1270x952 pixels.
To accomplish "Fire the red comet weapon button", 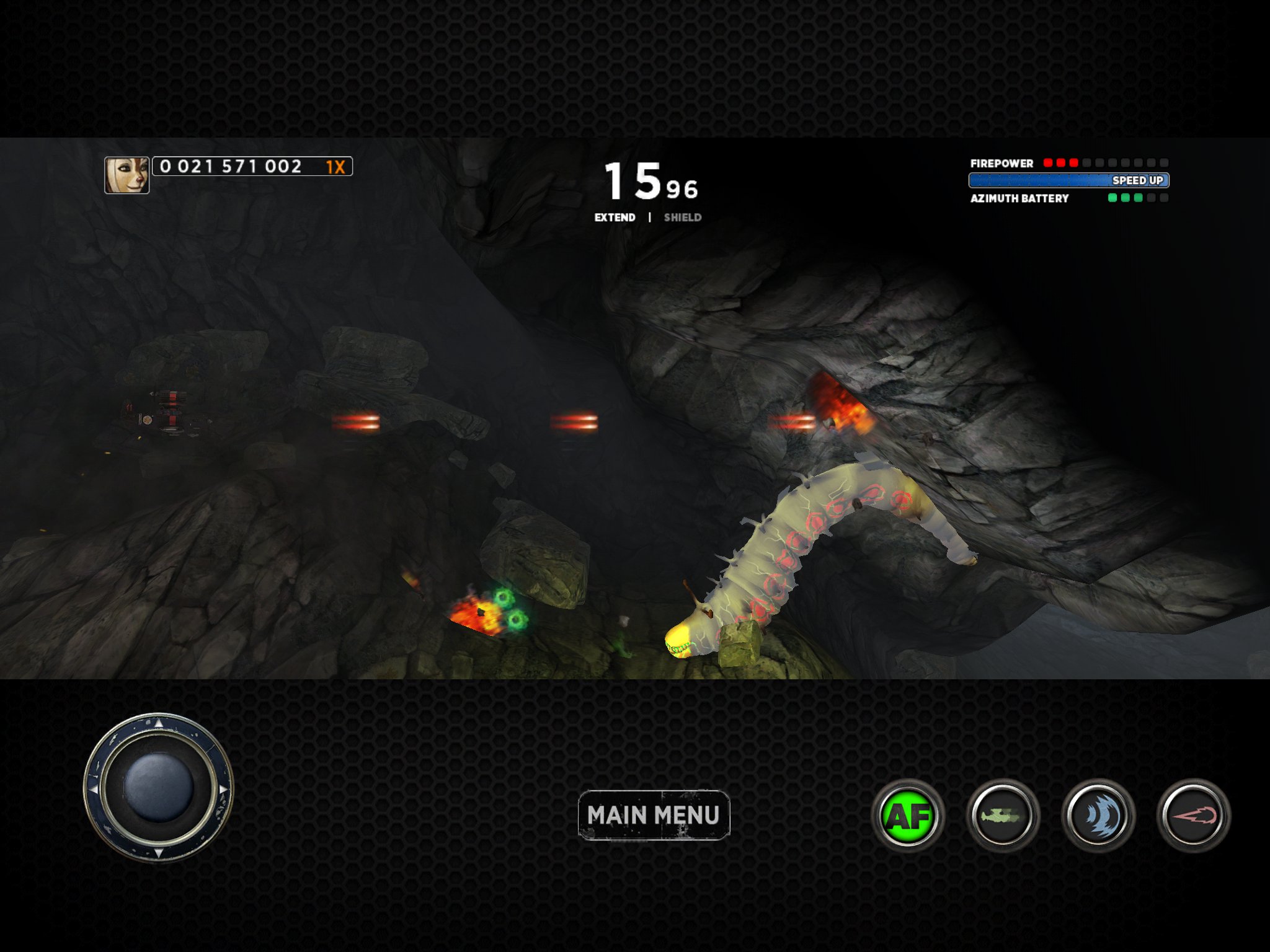I will click(x=1194, y=816).
